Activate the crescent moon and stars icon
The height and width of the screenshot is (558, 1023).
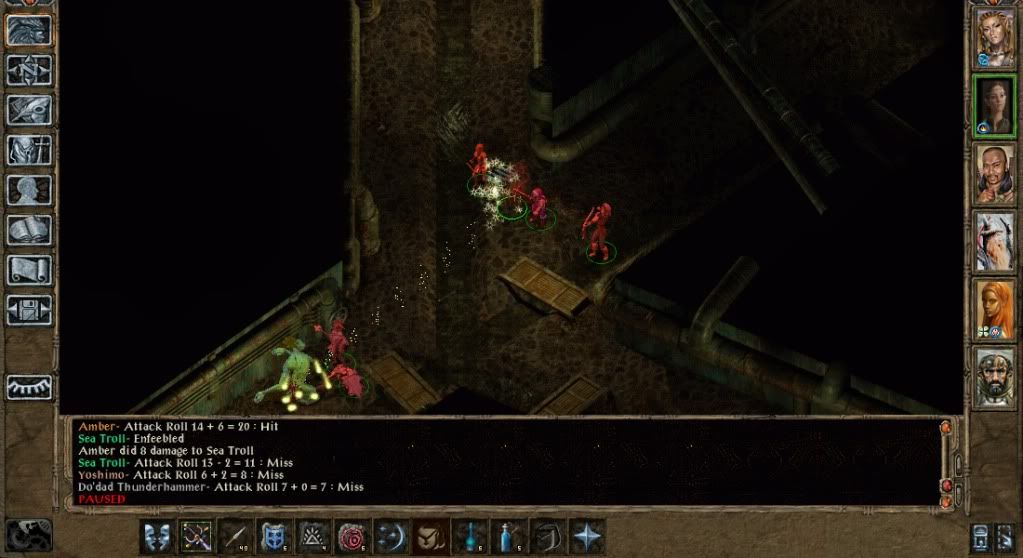coord(391,536)
